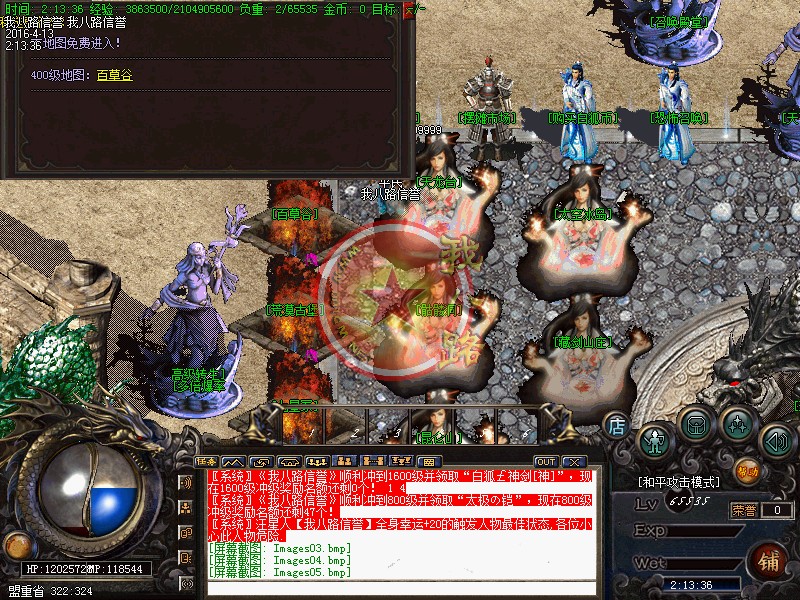Open the skills sparkle icon
The image size is (800, 600).
(739, 424)
